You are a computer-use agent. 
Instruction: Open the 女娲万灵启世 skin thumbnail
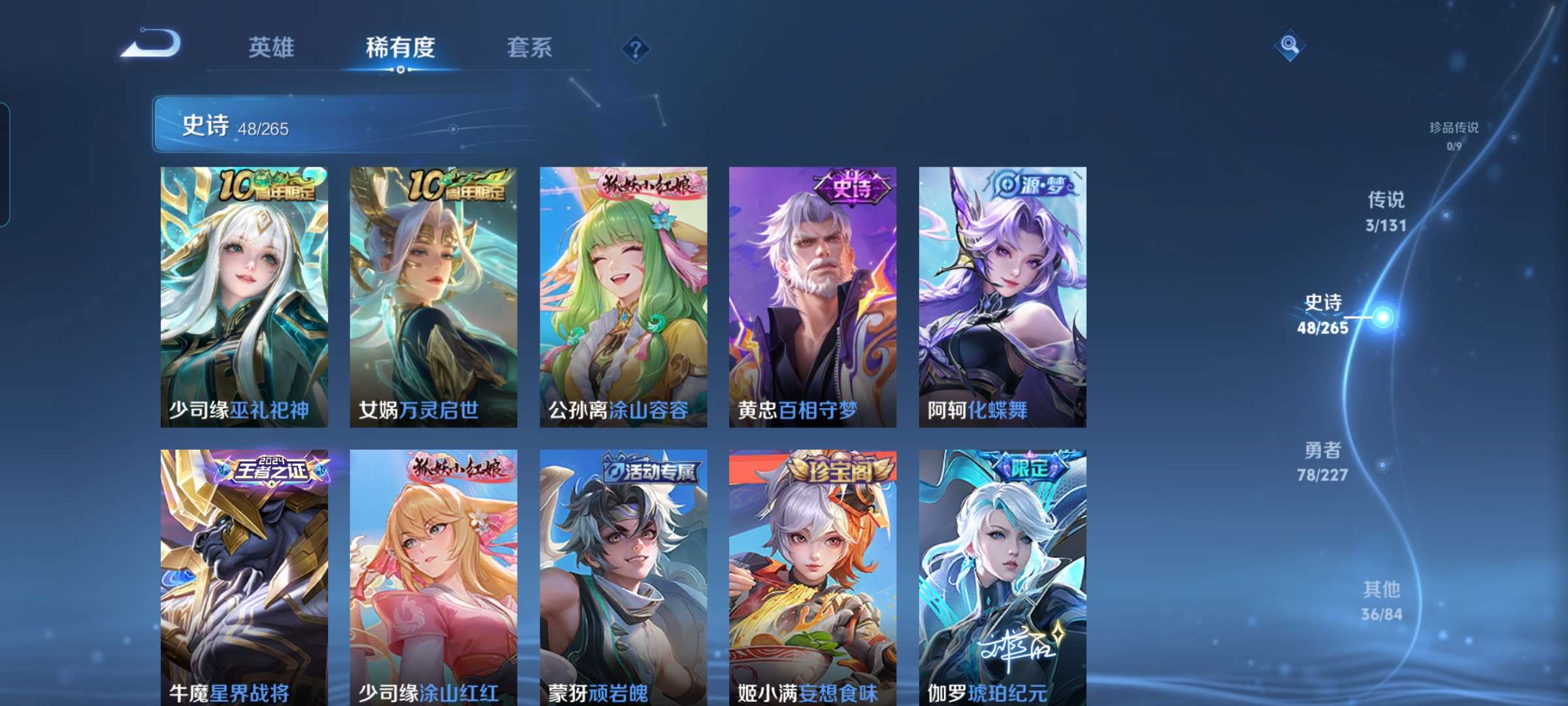pos(432,294)
